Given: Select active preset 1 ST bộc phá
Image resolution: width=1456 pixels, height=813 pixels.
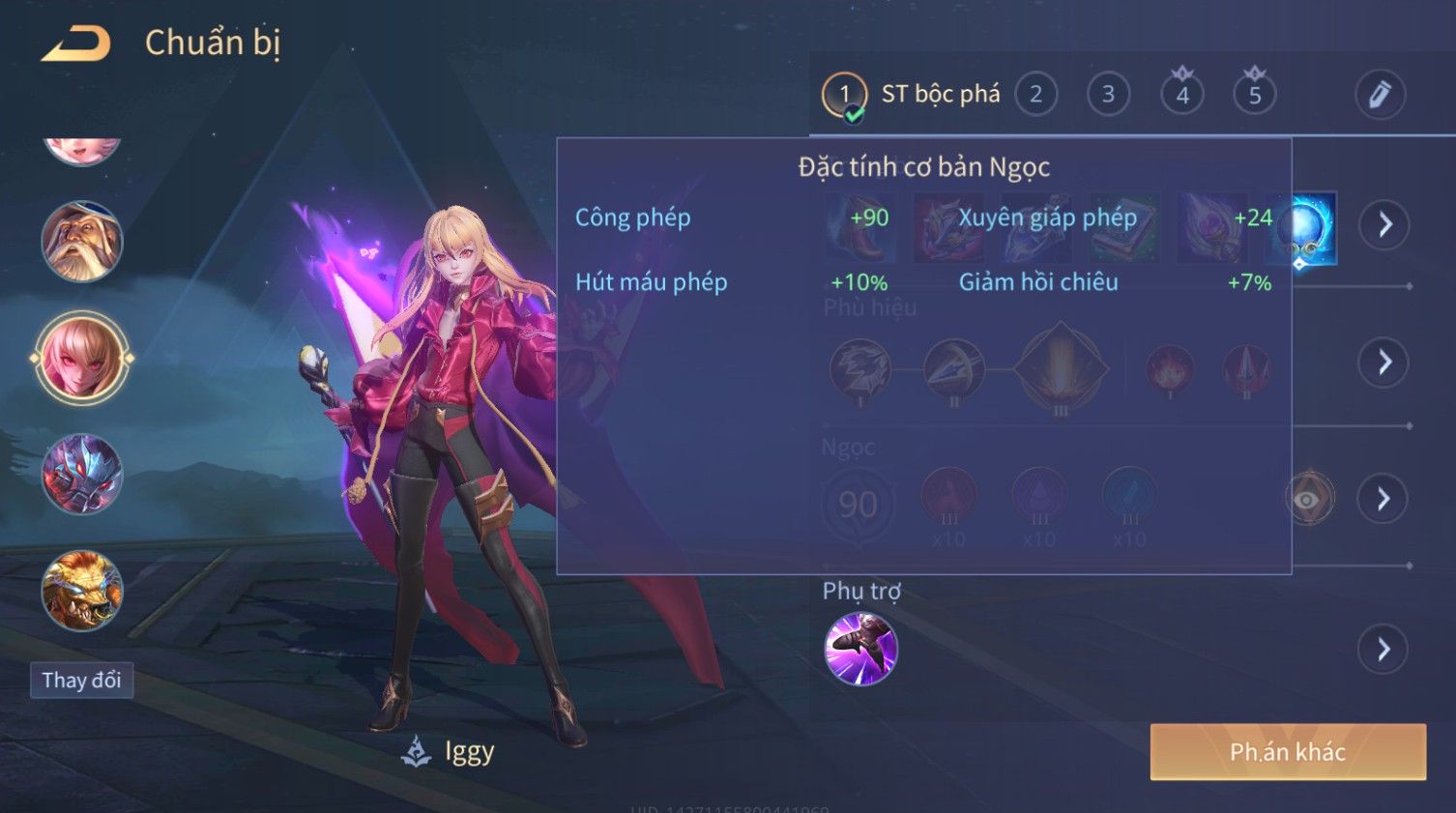Looking at the screenshot, I should point(909,95).
